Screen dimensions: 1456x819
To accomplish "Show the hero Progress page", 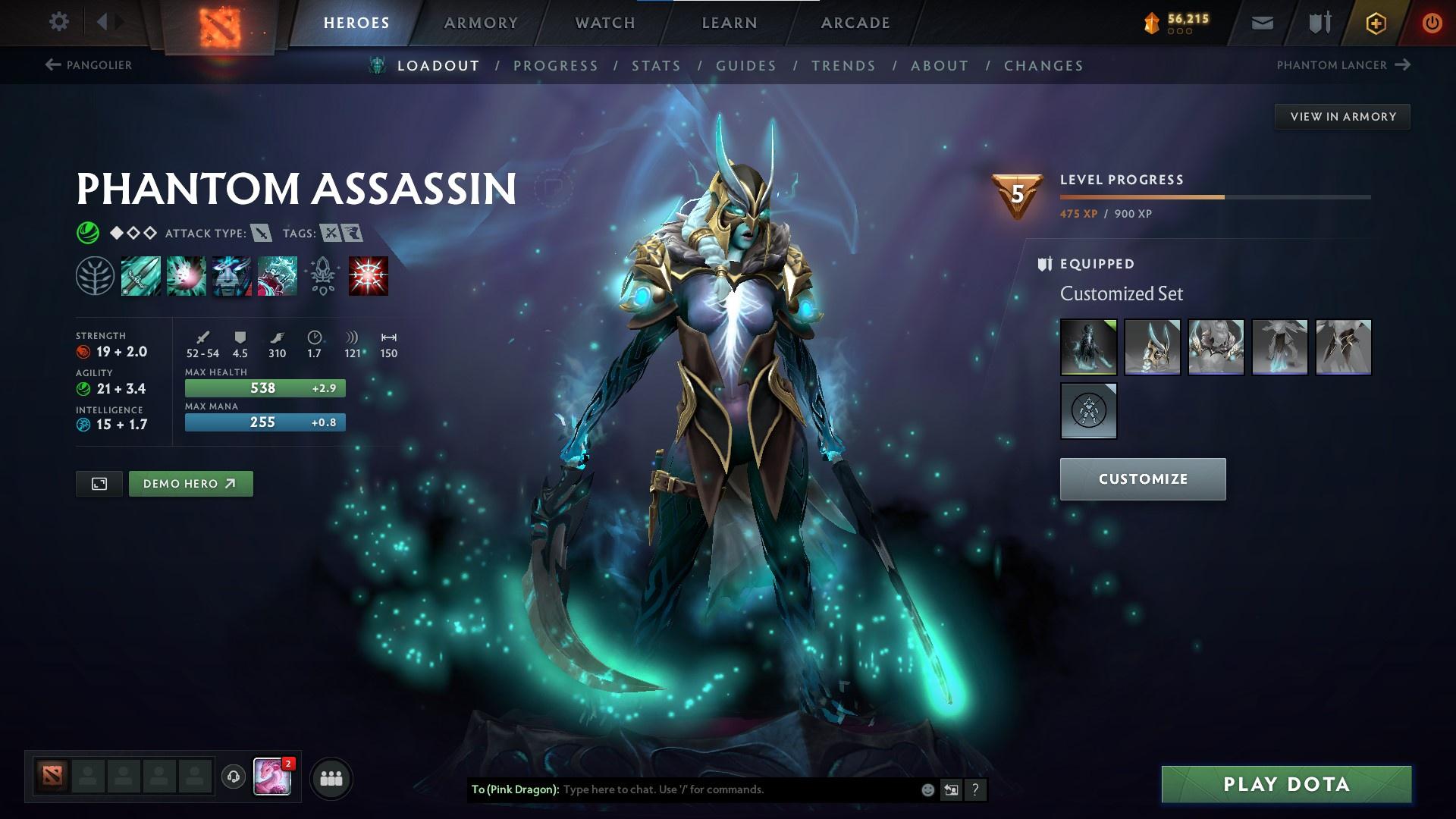I will tap(556, 66).
